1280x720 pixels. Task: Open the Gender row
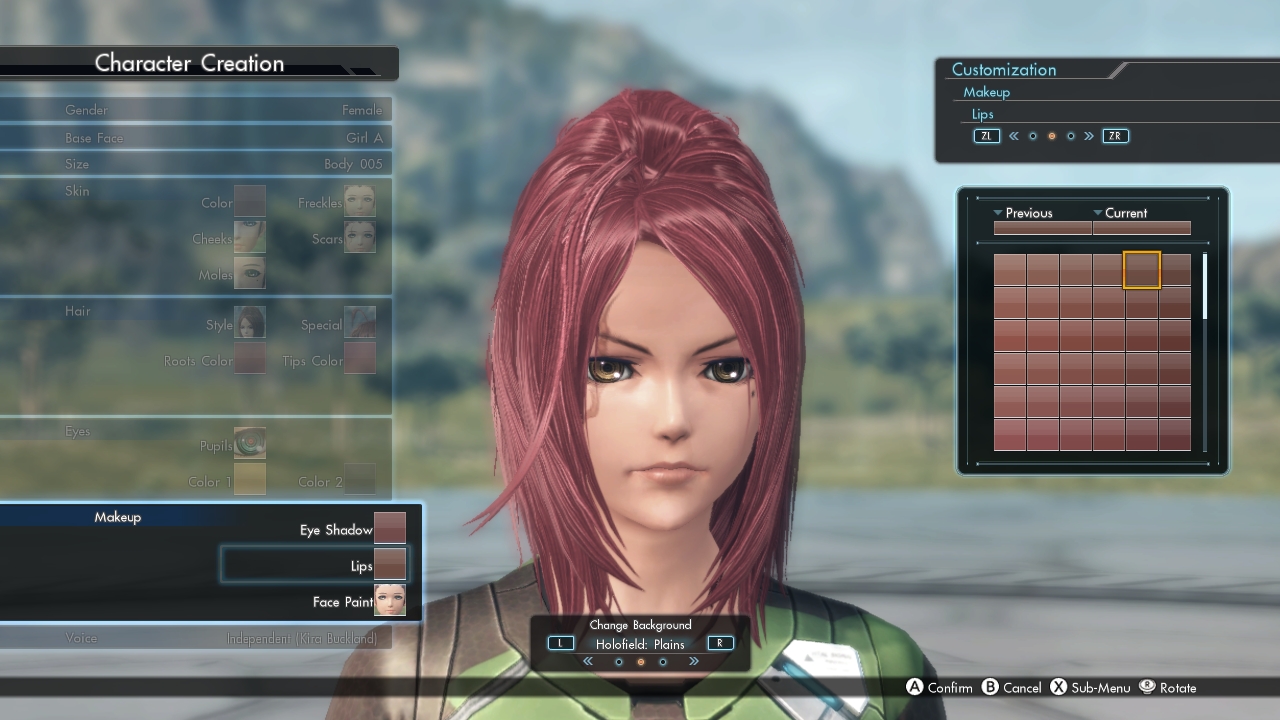[x=196, y=110]
